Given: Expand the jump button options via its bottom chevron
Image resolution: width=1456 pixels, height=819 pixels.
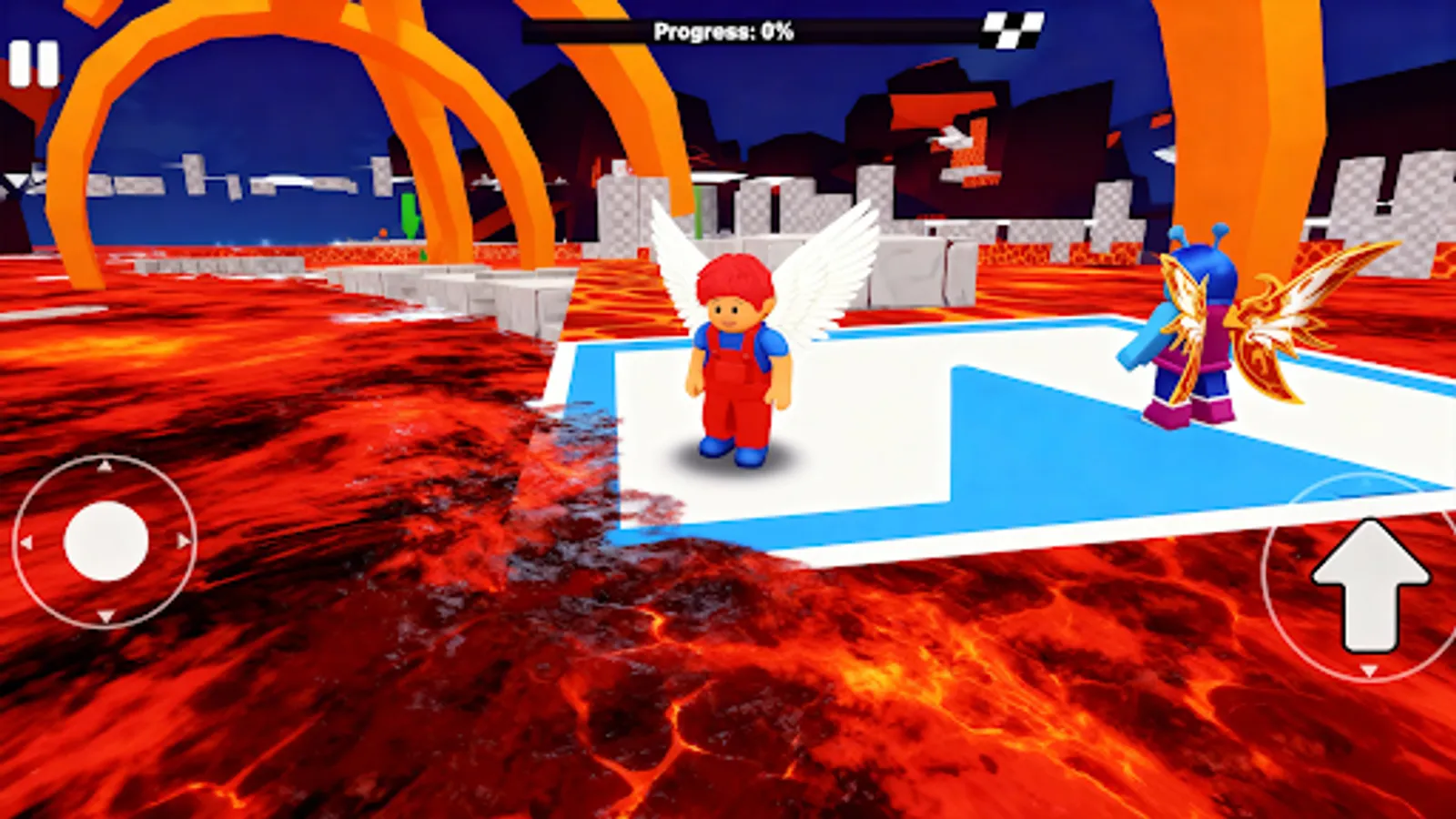Looking at the screenshot, I should coord(1370,670).
